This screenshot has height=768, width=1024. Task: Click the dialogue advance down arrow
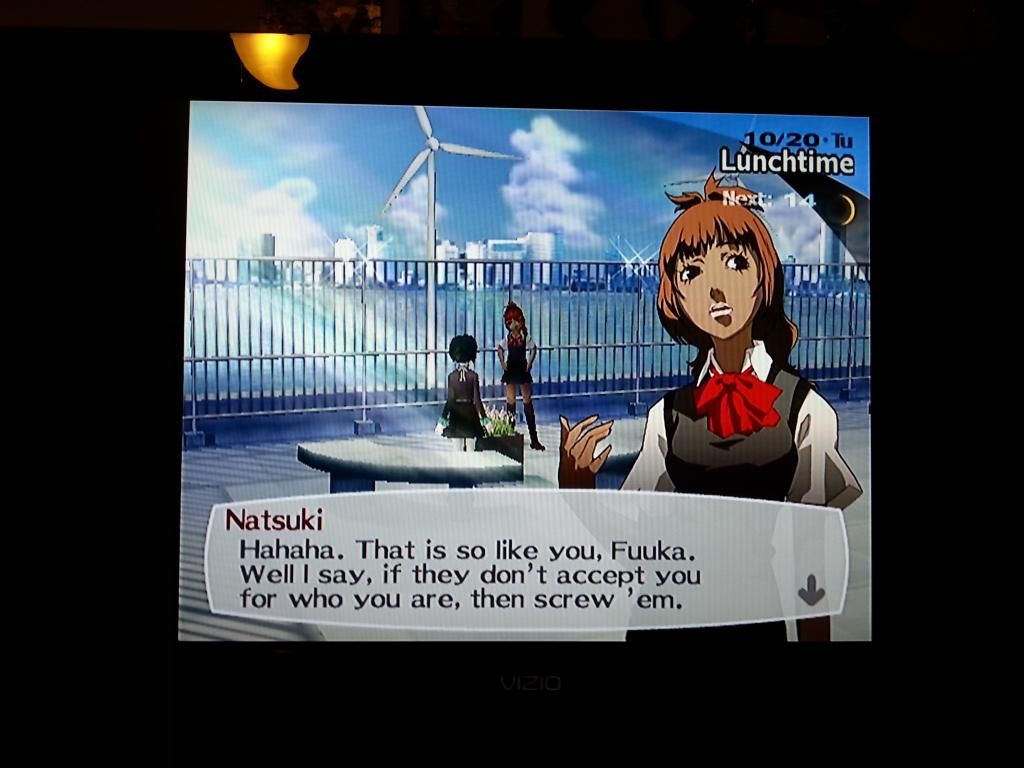tap(811, 593)
